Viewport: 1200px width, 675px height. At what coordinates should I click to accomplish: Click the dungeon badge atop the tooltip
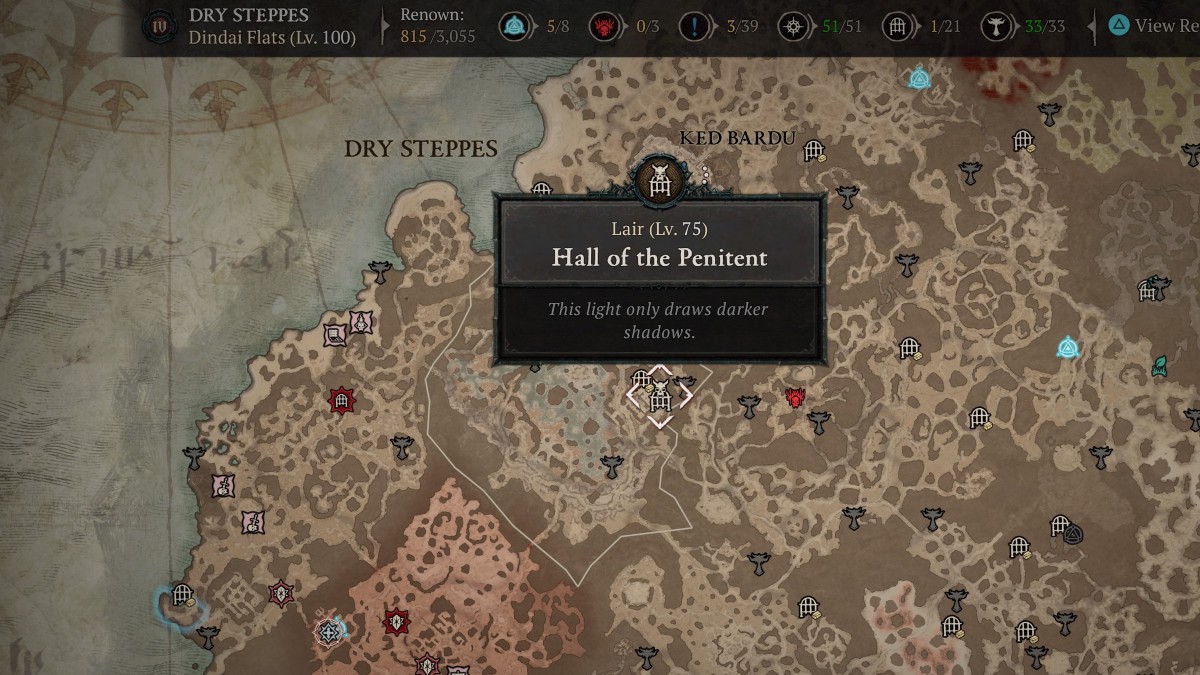pyautogui.click(x=659, y=179)
